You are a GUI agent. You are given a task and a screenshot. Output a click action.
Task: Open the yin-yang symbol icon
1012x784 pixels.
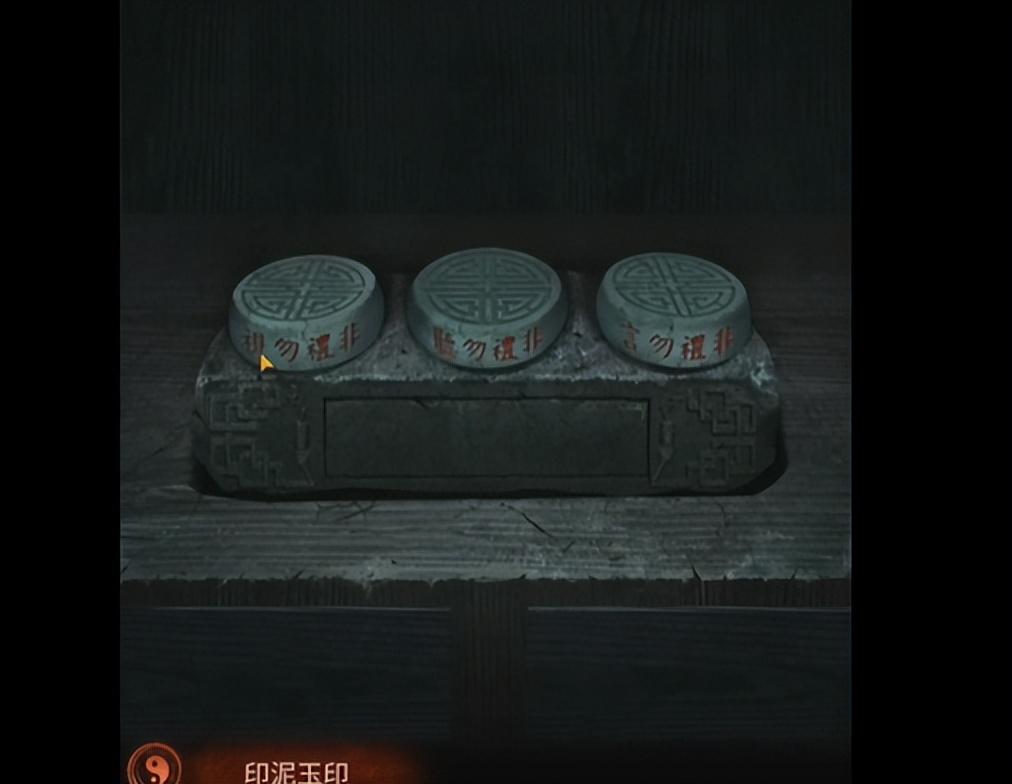click(154, 767)
